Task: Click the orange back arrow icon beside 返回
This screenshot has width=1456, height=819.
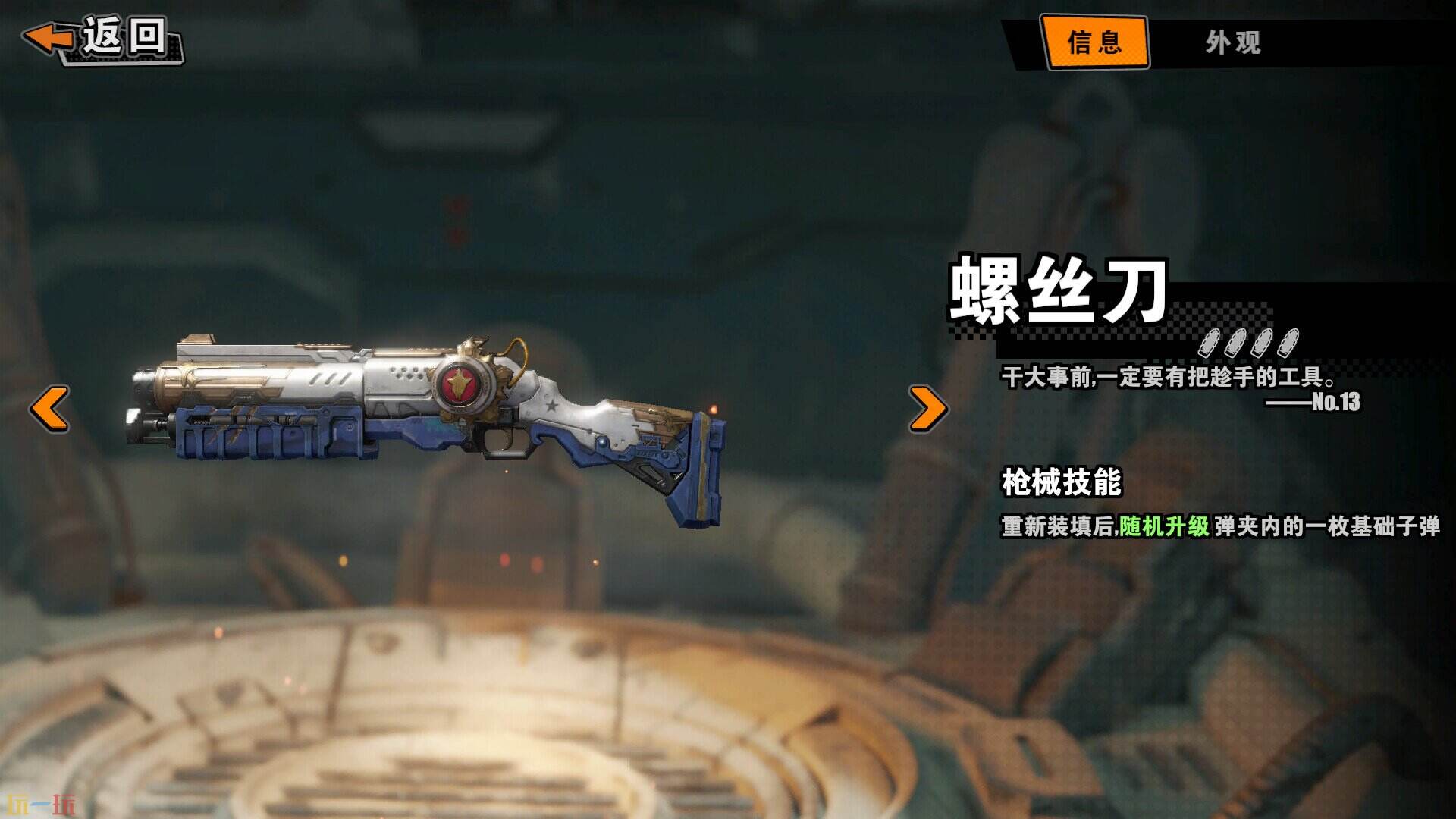Action: point(47,36)
